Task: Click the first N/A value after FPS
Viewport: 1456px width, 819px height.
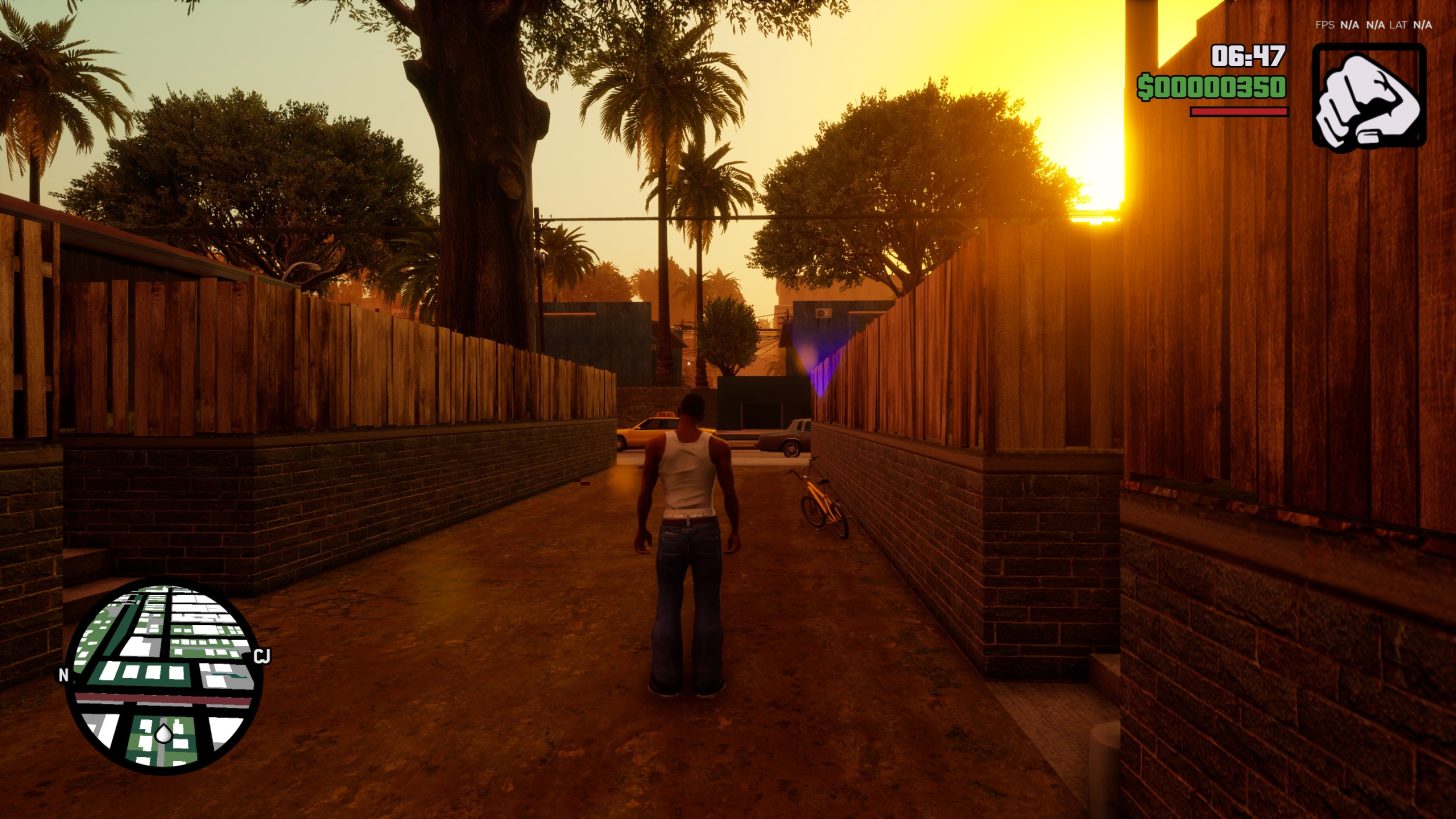Action: (x=1350, y=25)
